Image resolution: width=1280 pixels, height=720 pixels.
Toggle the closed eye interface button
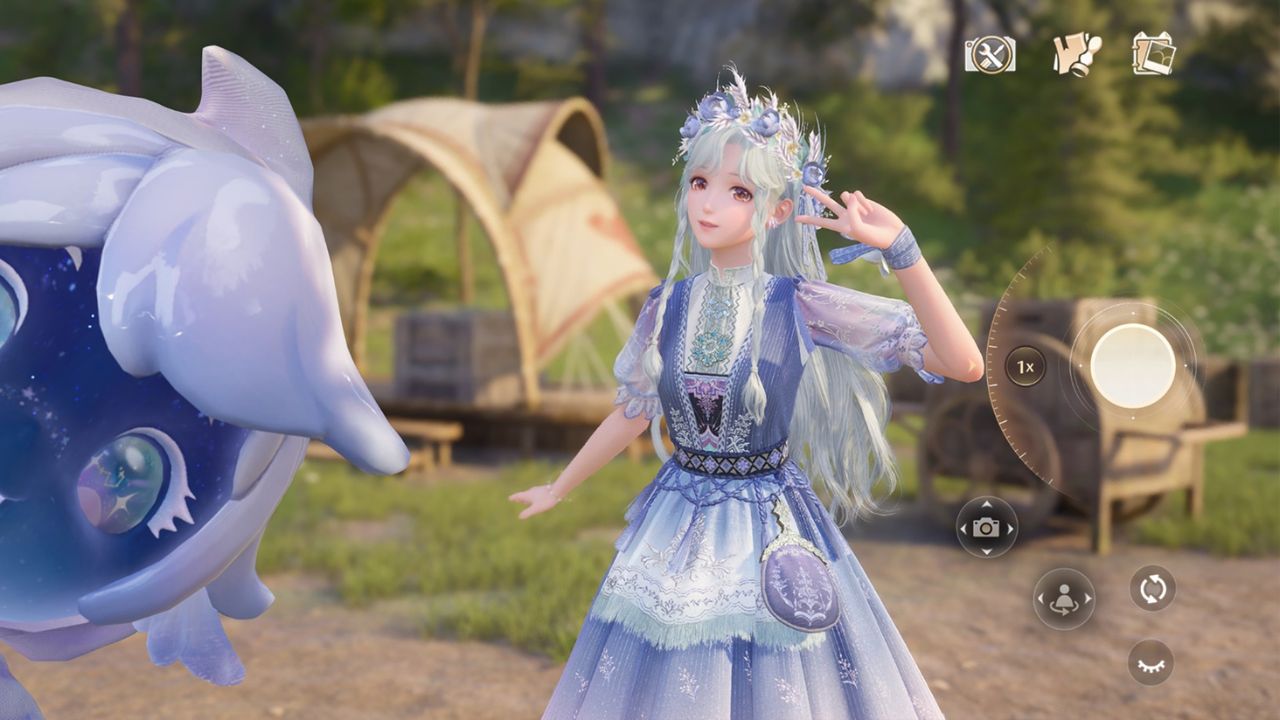1151,662
